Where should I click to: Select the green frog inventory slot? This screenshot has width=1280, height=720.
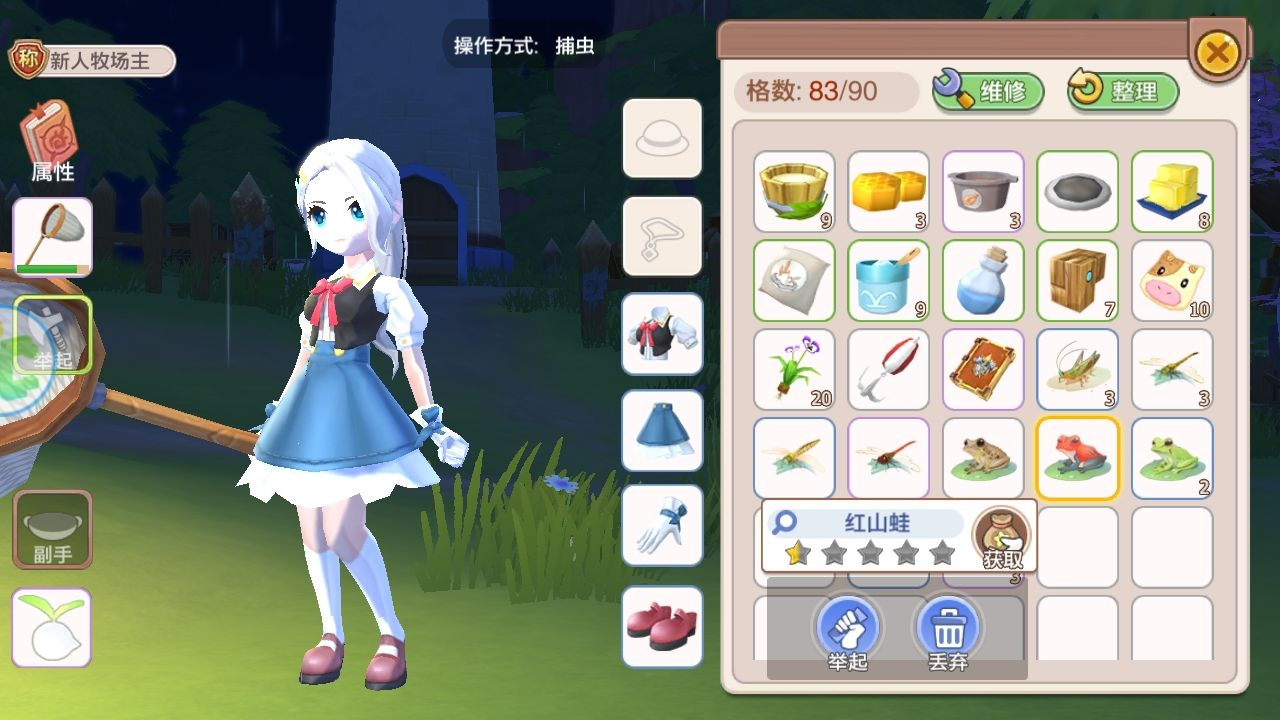[1172, 458]
